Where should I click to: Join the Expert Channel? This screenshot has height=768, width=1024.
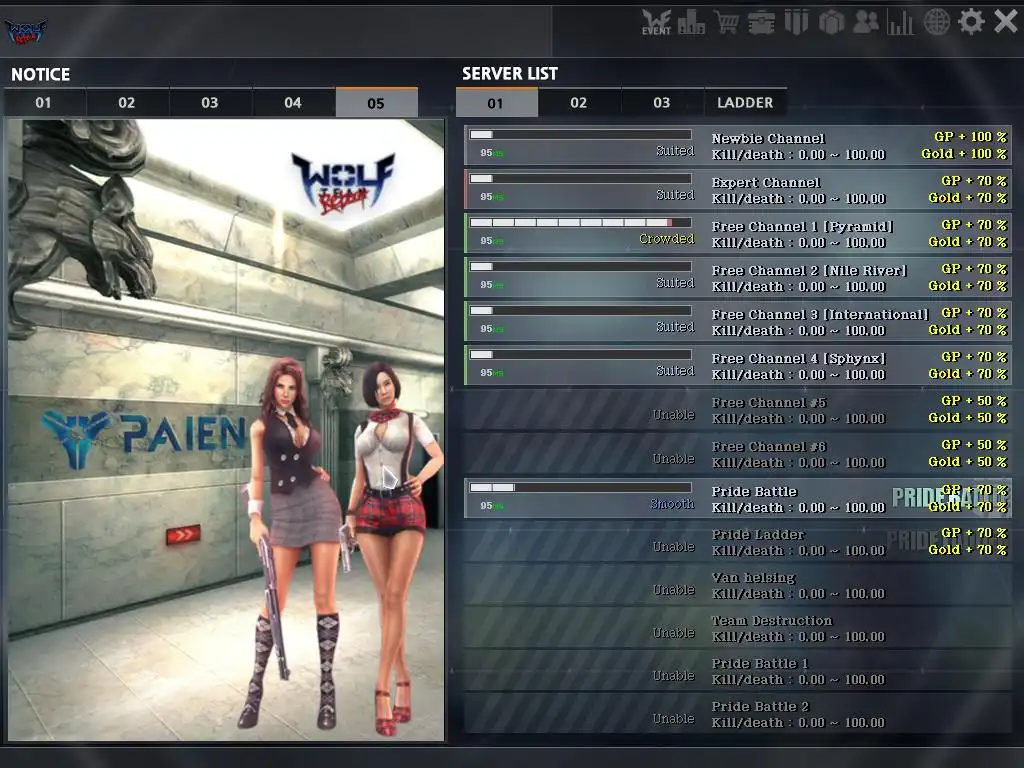pyautogui.click(x=737, y=190)
